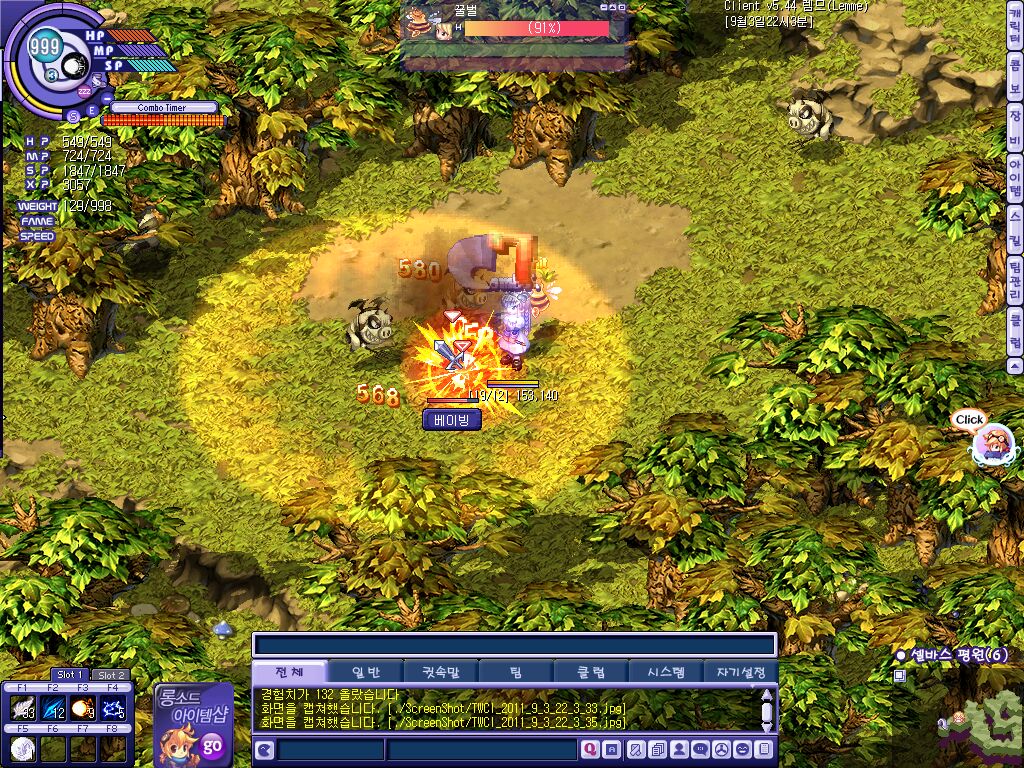
Task: Click the character face icon with Click bubble
Action: point(993,444)
